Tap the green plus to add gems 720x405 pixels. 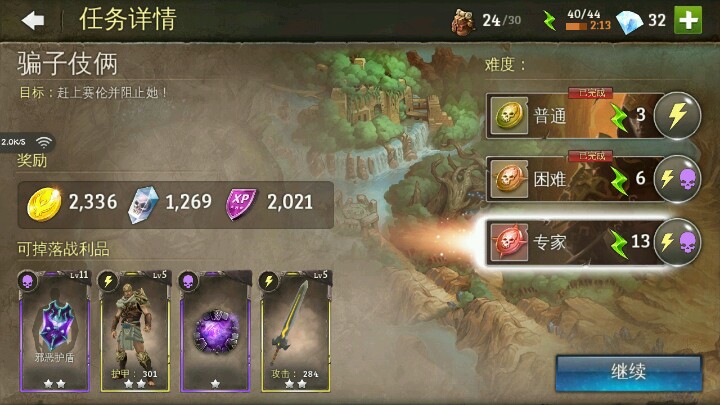[687, 20]
